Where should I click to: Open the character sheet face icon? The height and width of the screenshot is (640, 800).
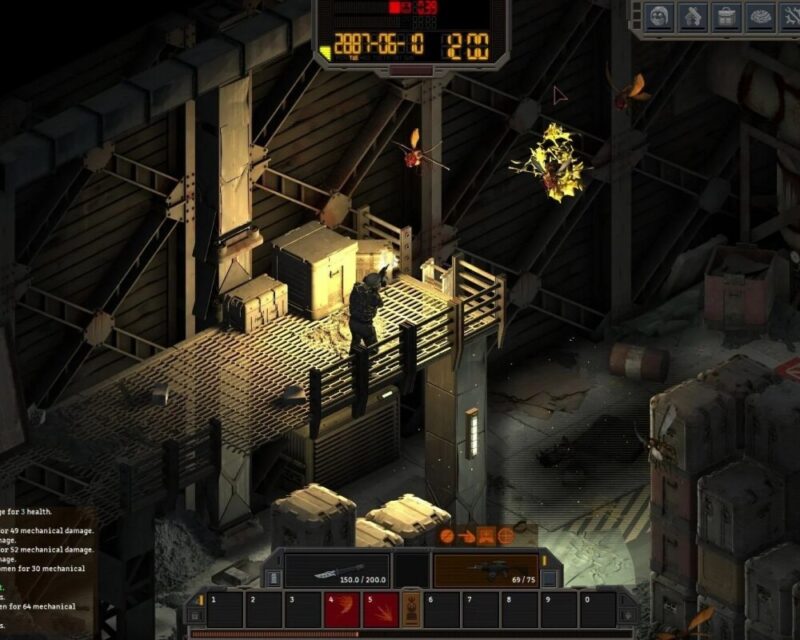pos(659,16)
